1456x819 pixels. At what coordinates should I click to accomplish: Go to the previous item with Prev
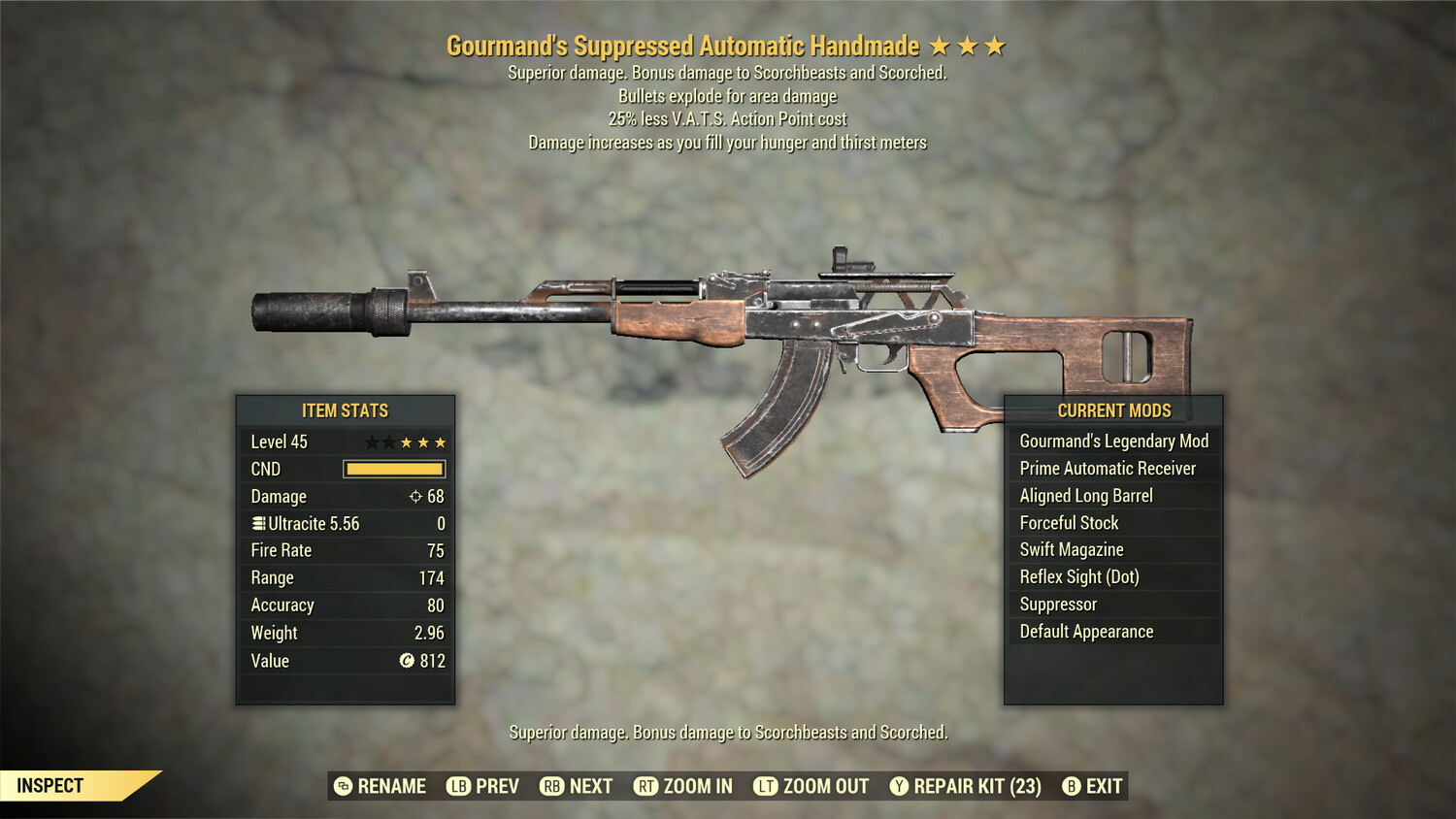(x=483, y=786)
